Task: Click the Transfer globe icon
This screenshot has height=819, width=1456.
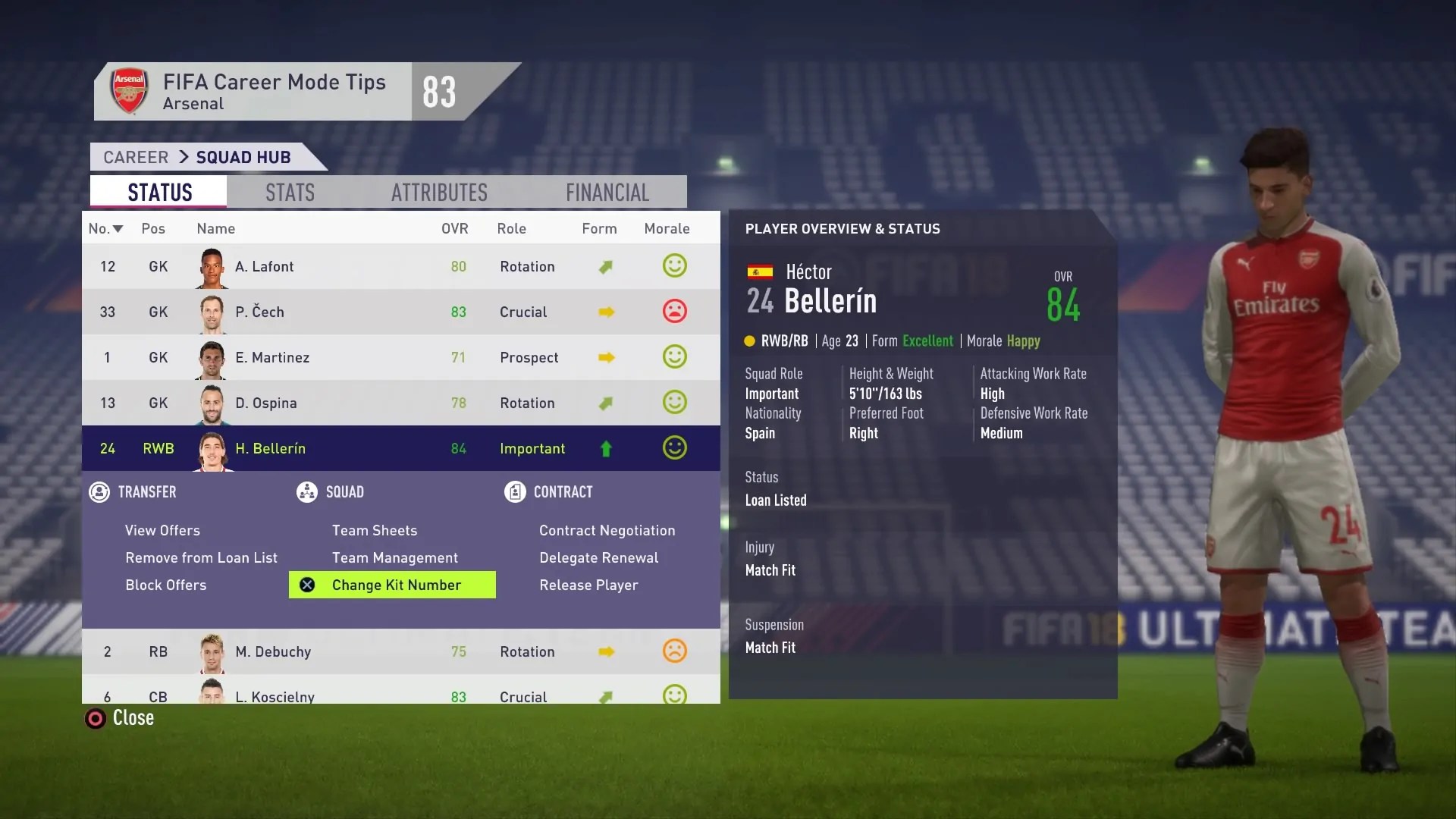Action: point(99,492)
